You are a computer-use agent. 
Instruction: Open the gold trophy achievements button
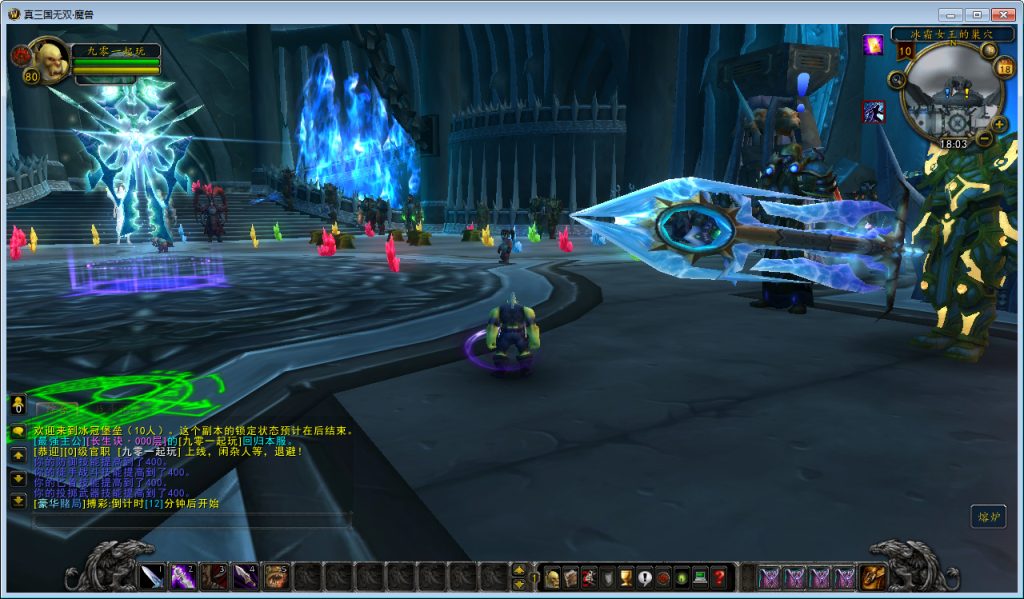point(625,577)
